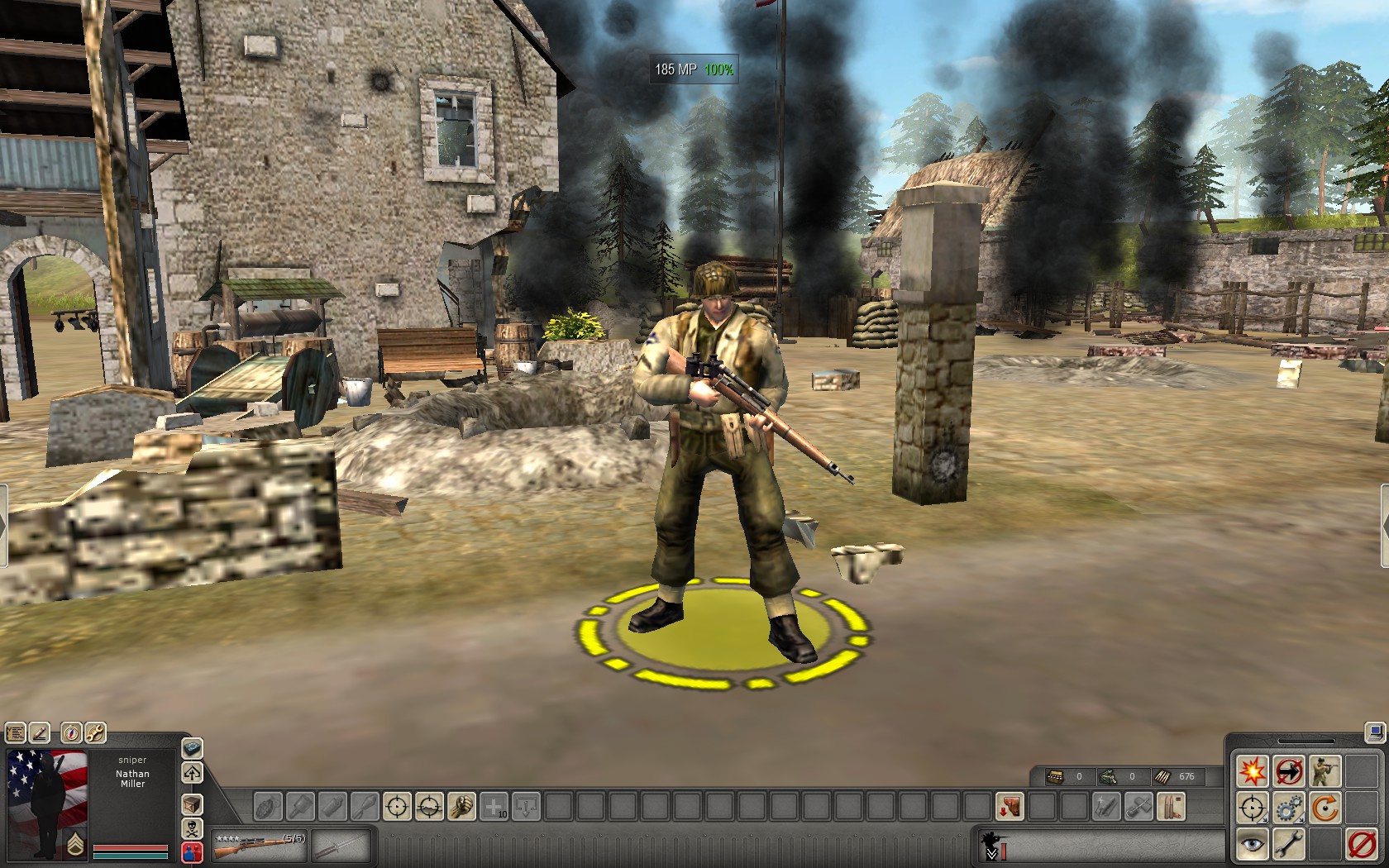The width and height of the screenshot is (1389, 868).
Task: Open the compass icon button
Action: (x=72, y=733)
